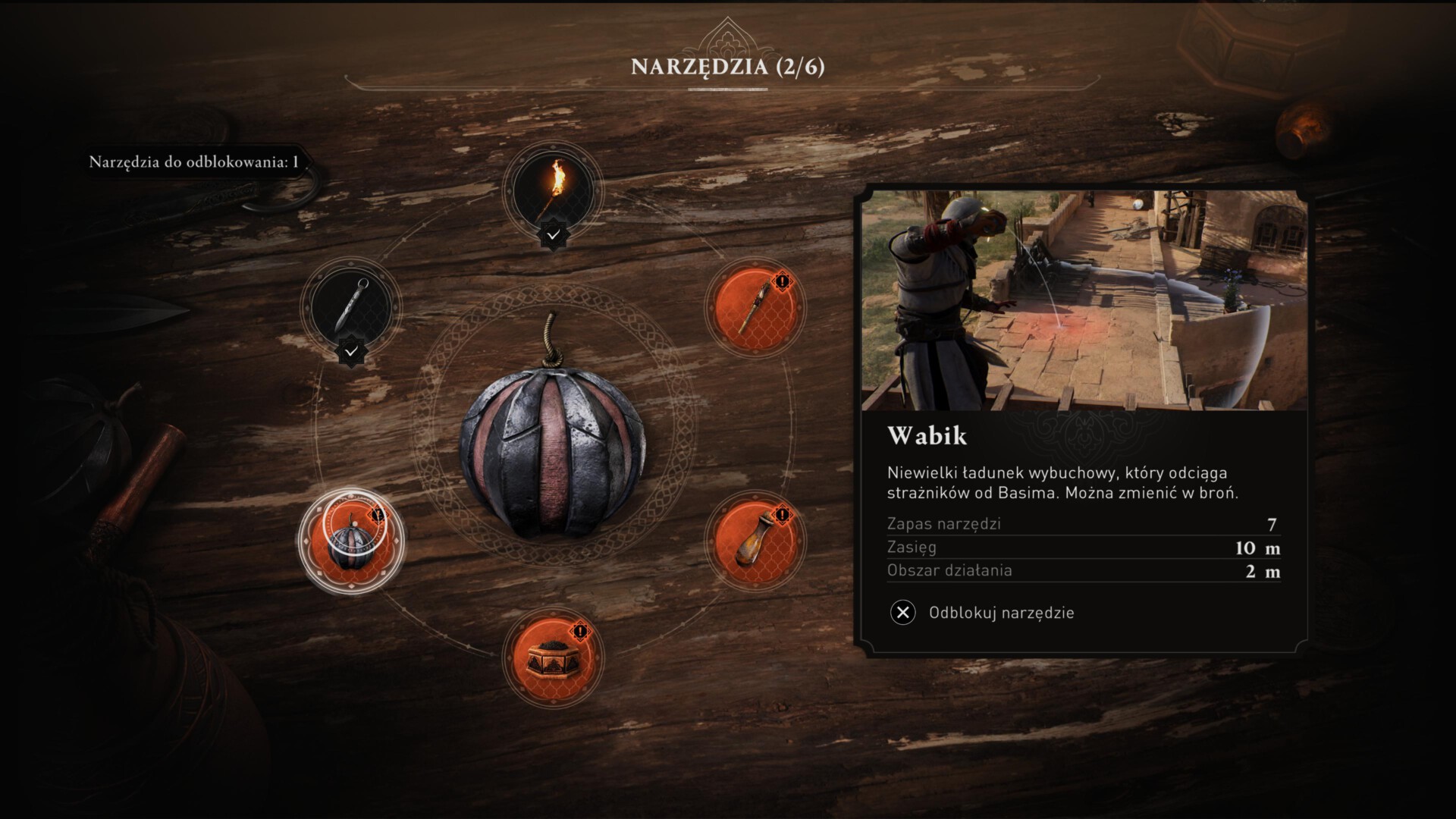Choose the trap box tool

[x=554, y=657]
